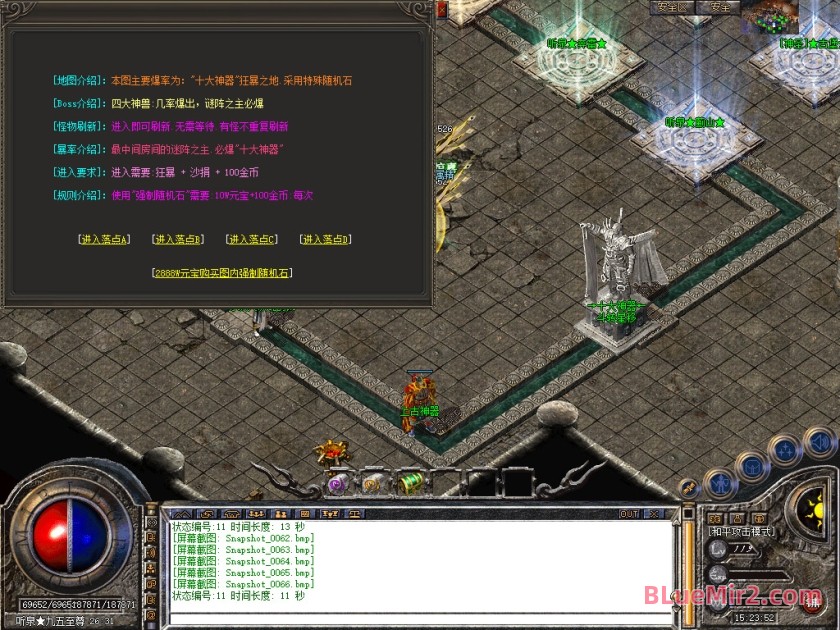The width and height of the screenshot is (840, 630).
Task: Choose the 进入落点B teleport link
Action: tap(177, 239)
